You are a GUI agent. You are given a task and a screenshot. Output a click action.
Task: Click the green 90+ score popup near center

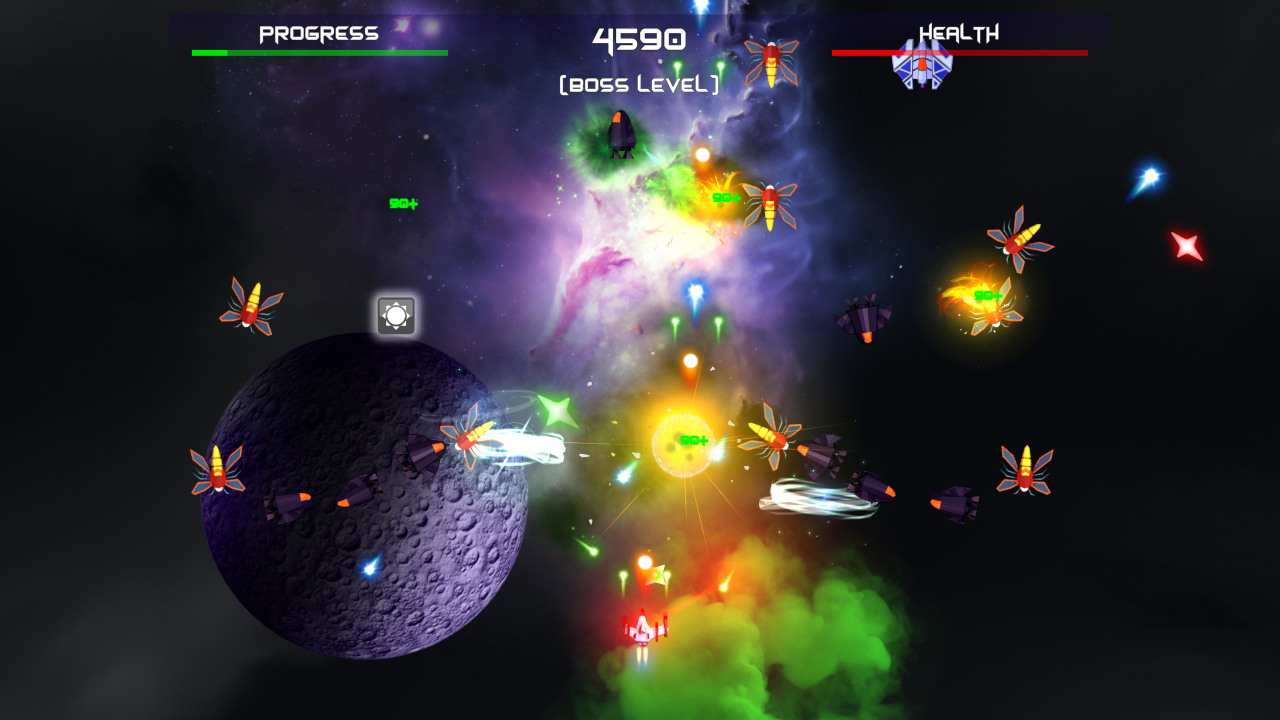tap(694, 440)
